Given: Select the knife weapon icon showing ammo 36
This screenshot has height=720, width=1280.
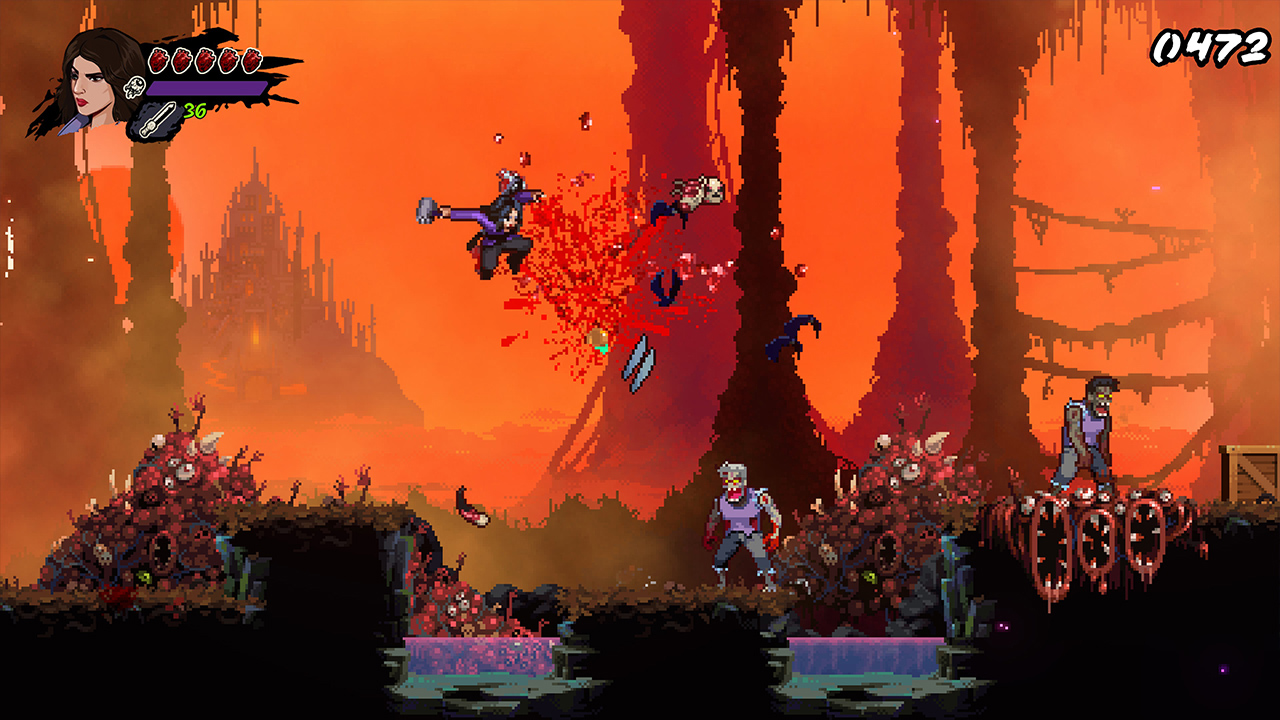Looking at the screenshot, I should coord(157,119).
